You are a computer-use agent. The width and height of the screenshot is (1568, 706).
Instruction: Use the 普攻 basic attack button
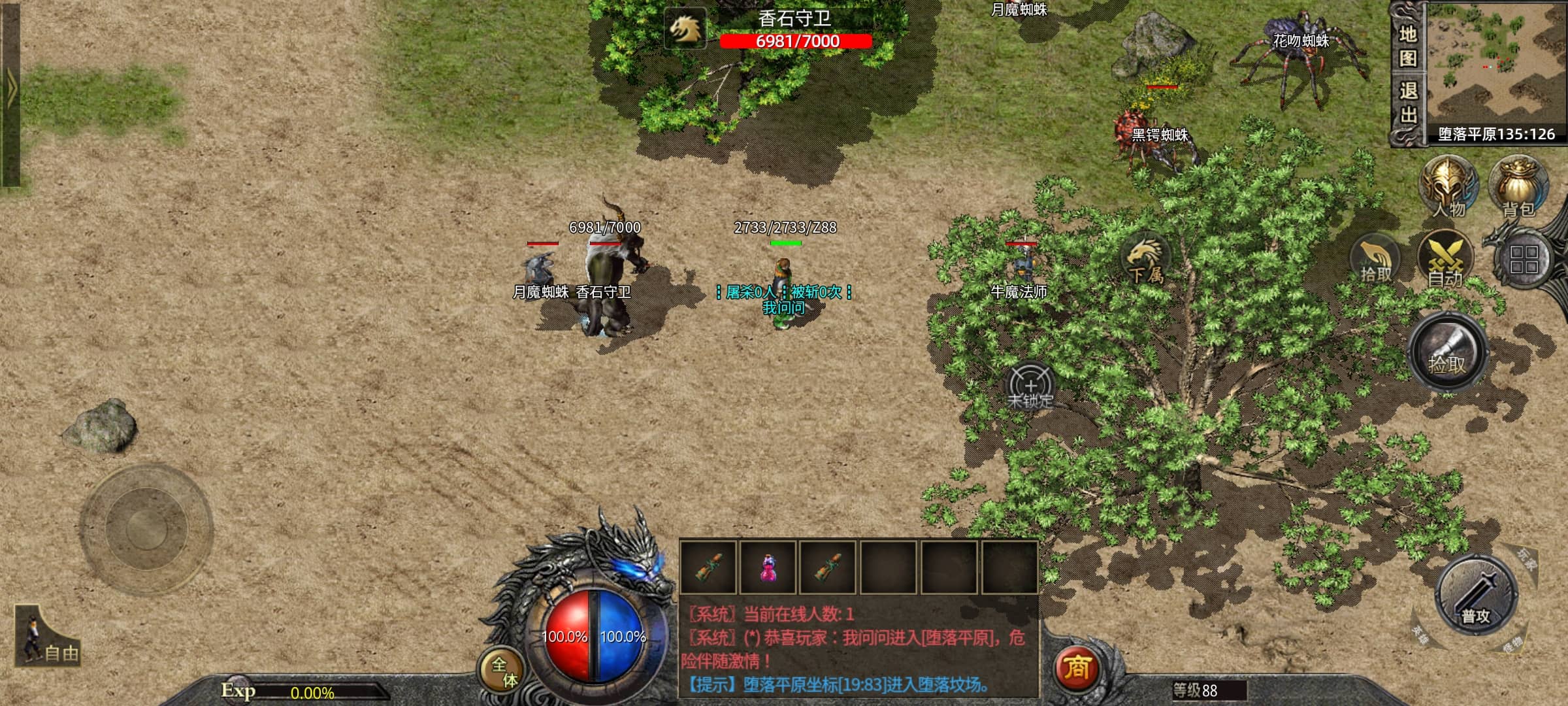[1475, 596]
